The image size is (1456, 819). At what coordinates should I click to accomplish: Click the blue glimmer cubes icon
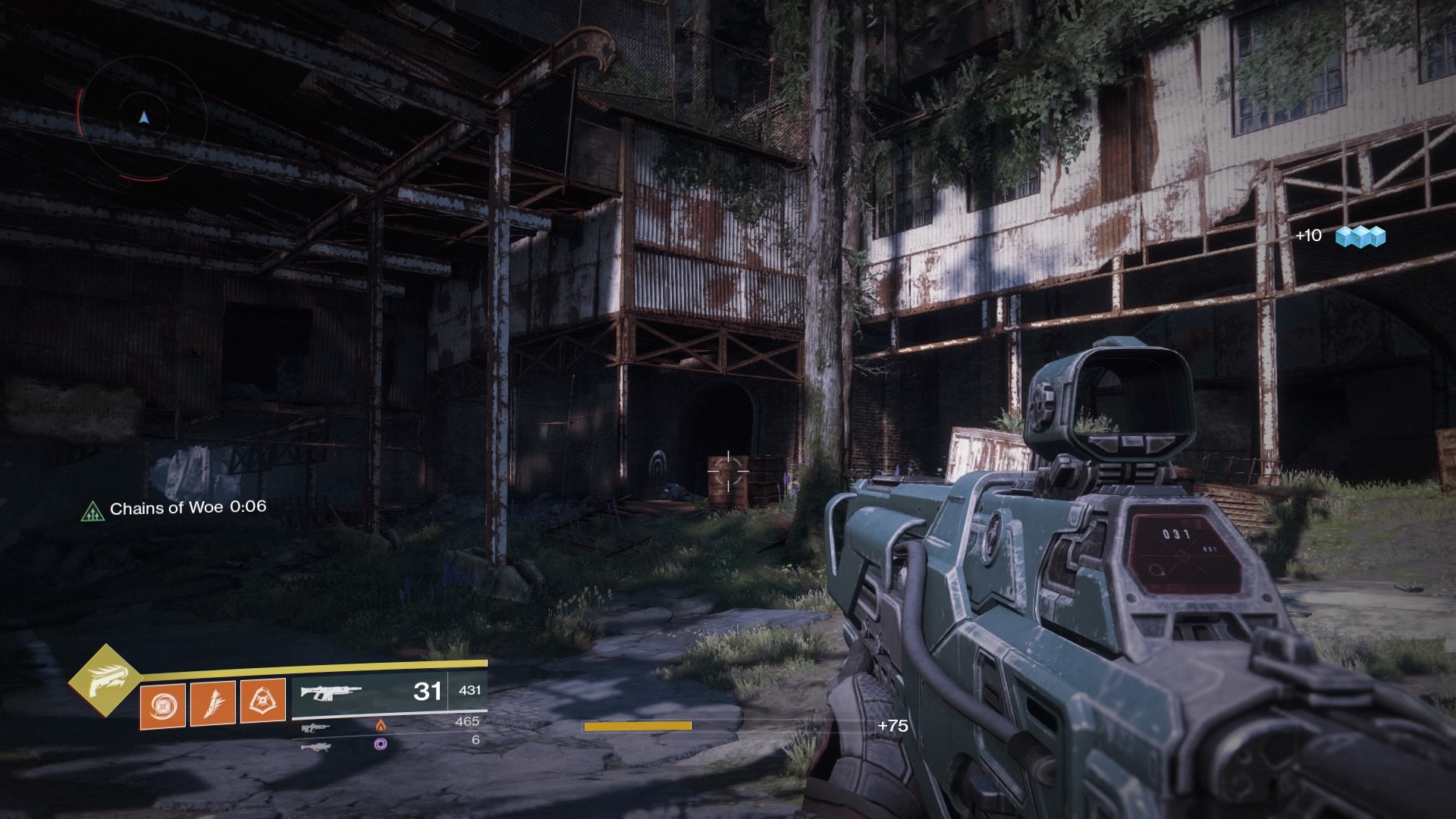coord(1360,237)
